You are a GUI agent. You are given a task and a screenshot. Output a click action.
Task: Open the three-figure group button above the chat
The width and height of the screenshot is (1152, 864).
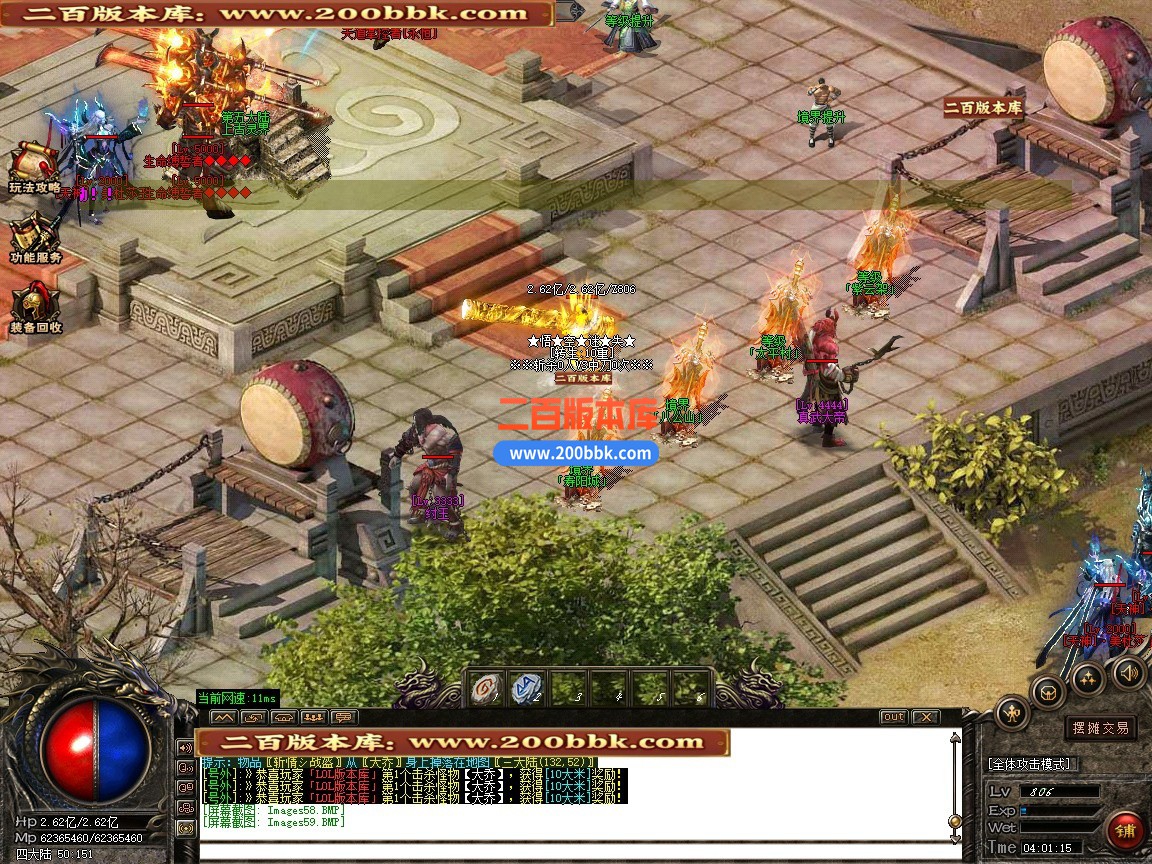point(313,717)
